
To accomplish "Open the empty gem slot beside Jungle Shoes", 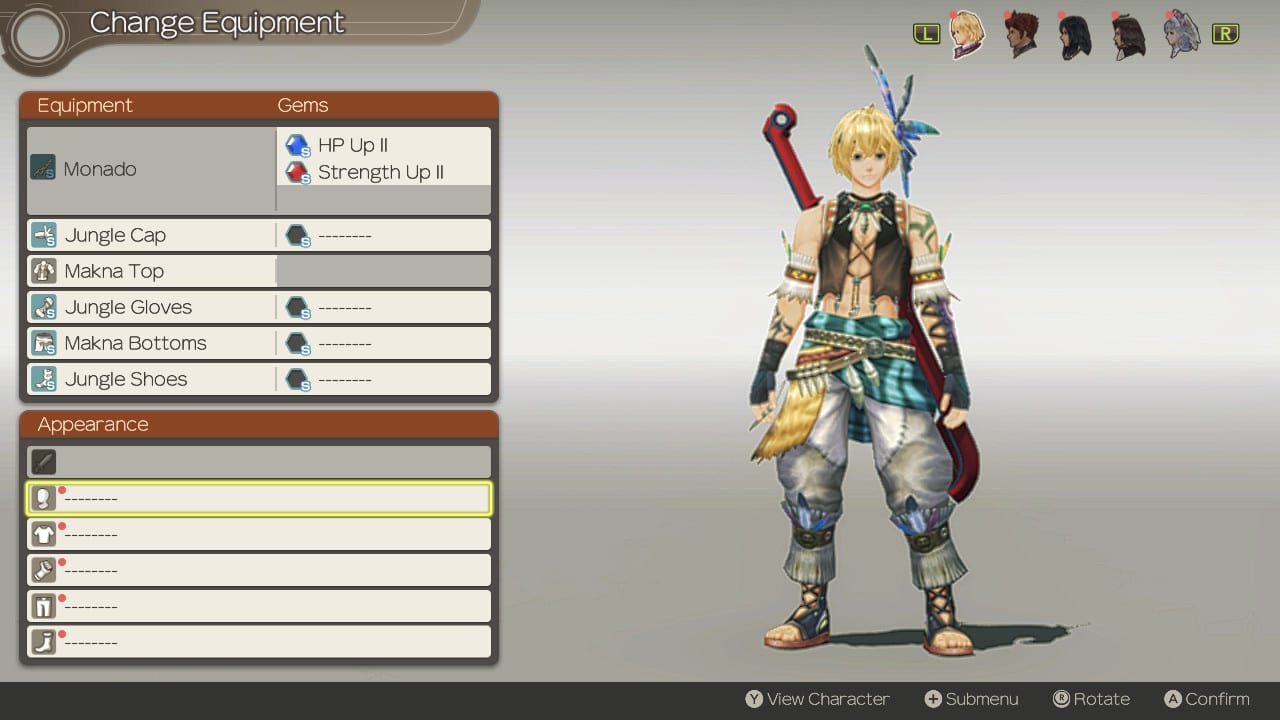I will [x=383, y=379].
